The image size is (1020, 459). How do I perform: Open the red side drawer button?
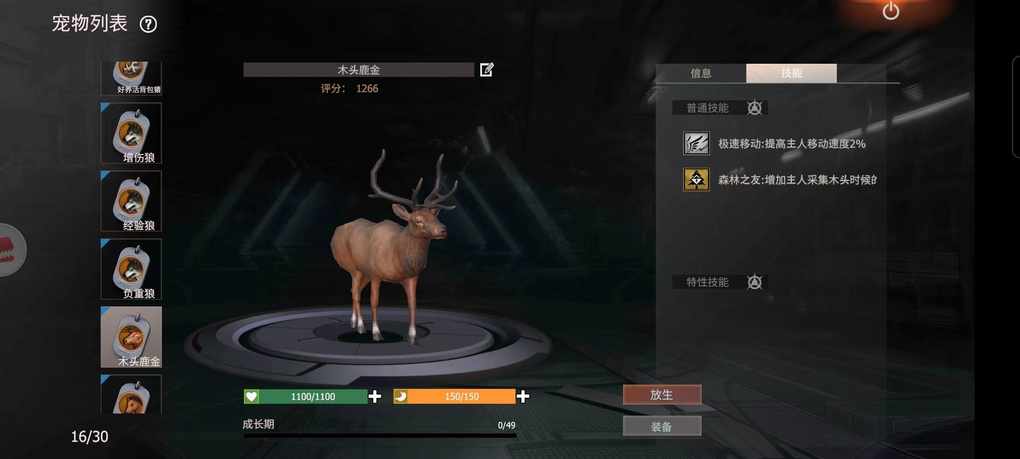coord(8,250)
